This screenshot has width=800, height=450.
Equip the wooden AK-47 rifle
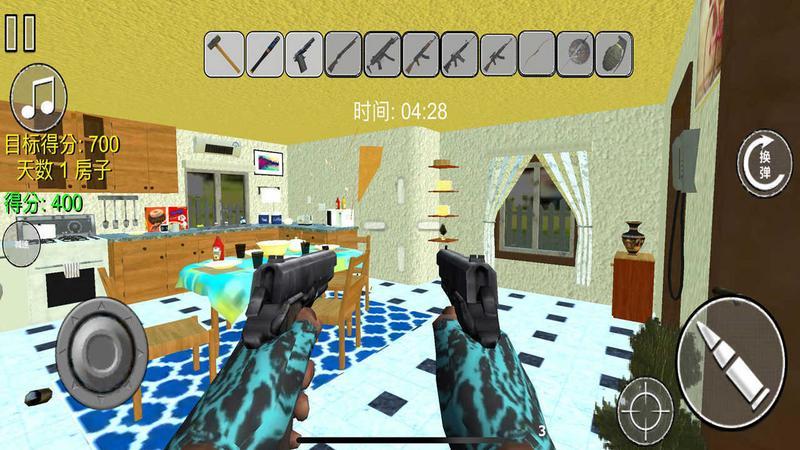[x=421, y=53]
